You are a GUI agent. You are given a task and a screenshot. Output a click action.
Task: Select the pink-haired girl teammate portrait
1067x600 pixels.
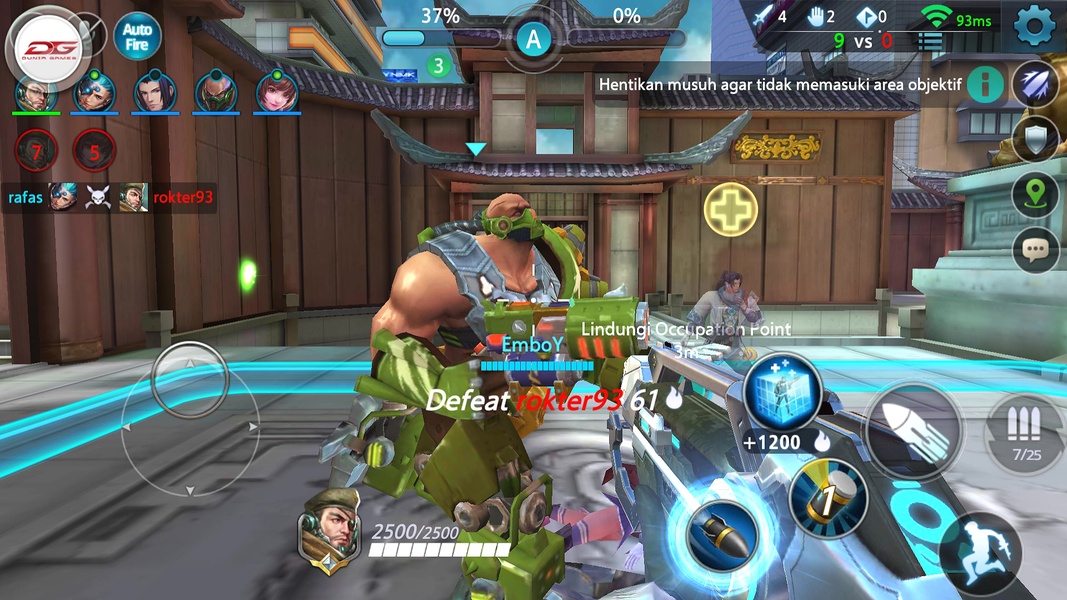pyautogui.click(x=277, y=92)
